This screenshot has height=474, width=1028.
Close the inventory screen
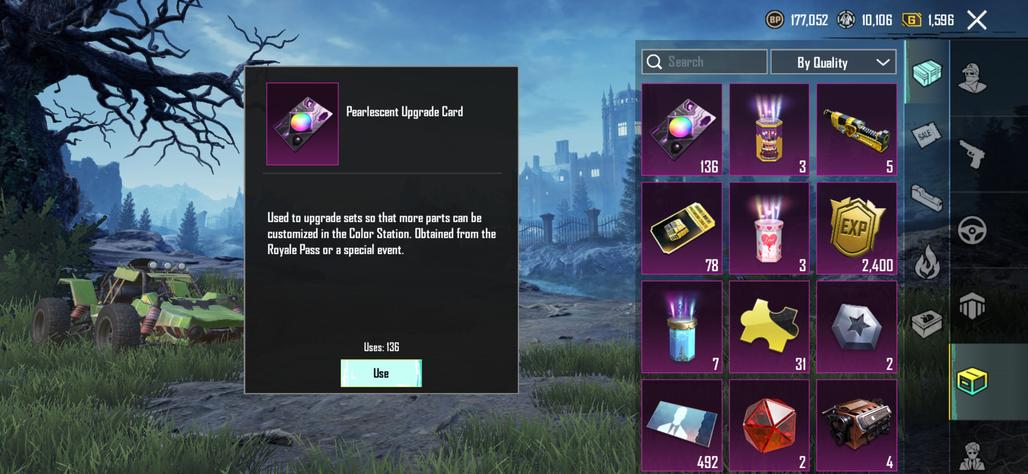[977, 20]
